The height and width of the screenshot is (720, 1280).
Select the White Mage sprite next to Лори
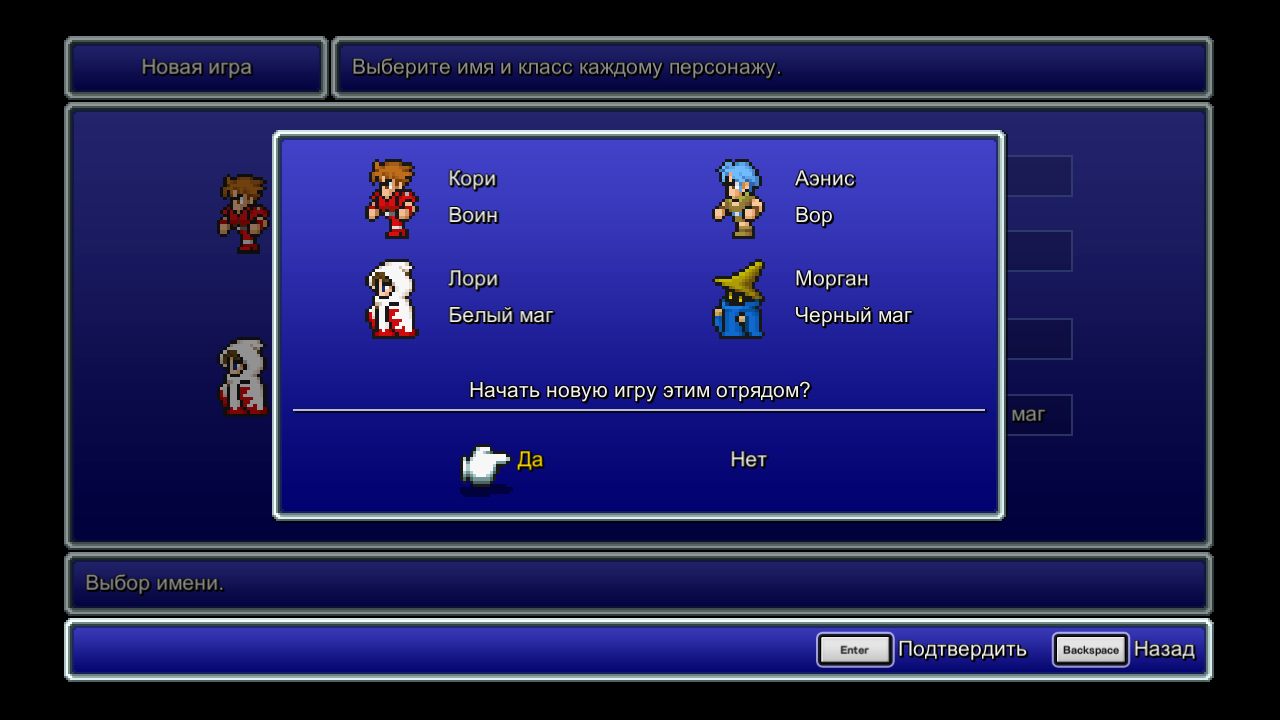click(394, 299)
